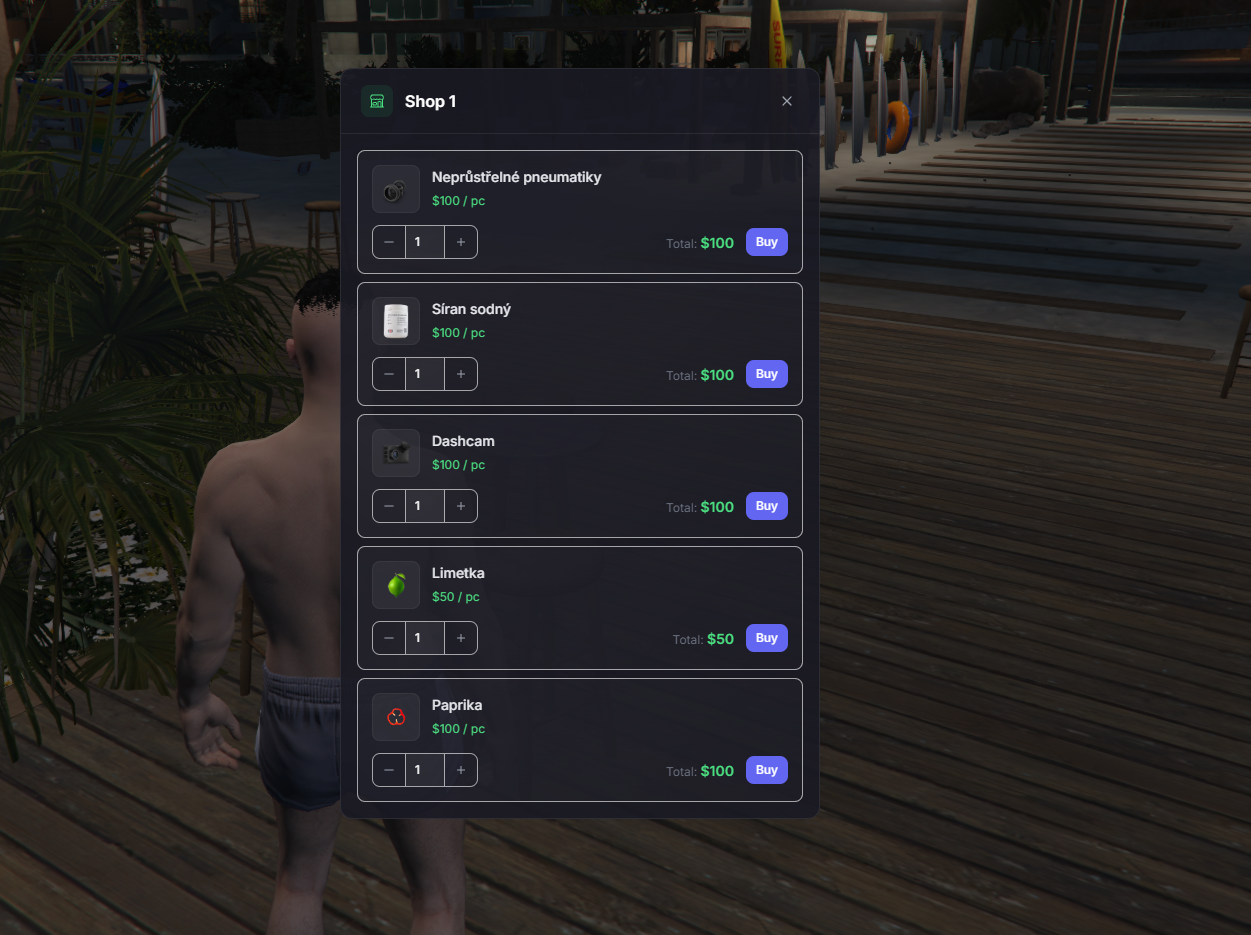The image size is (1251, 935).
Task: Decrease quantity of Neprůstřelné pneumatiky
Action: [389, 242]
